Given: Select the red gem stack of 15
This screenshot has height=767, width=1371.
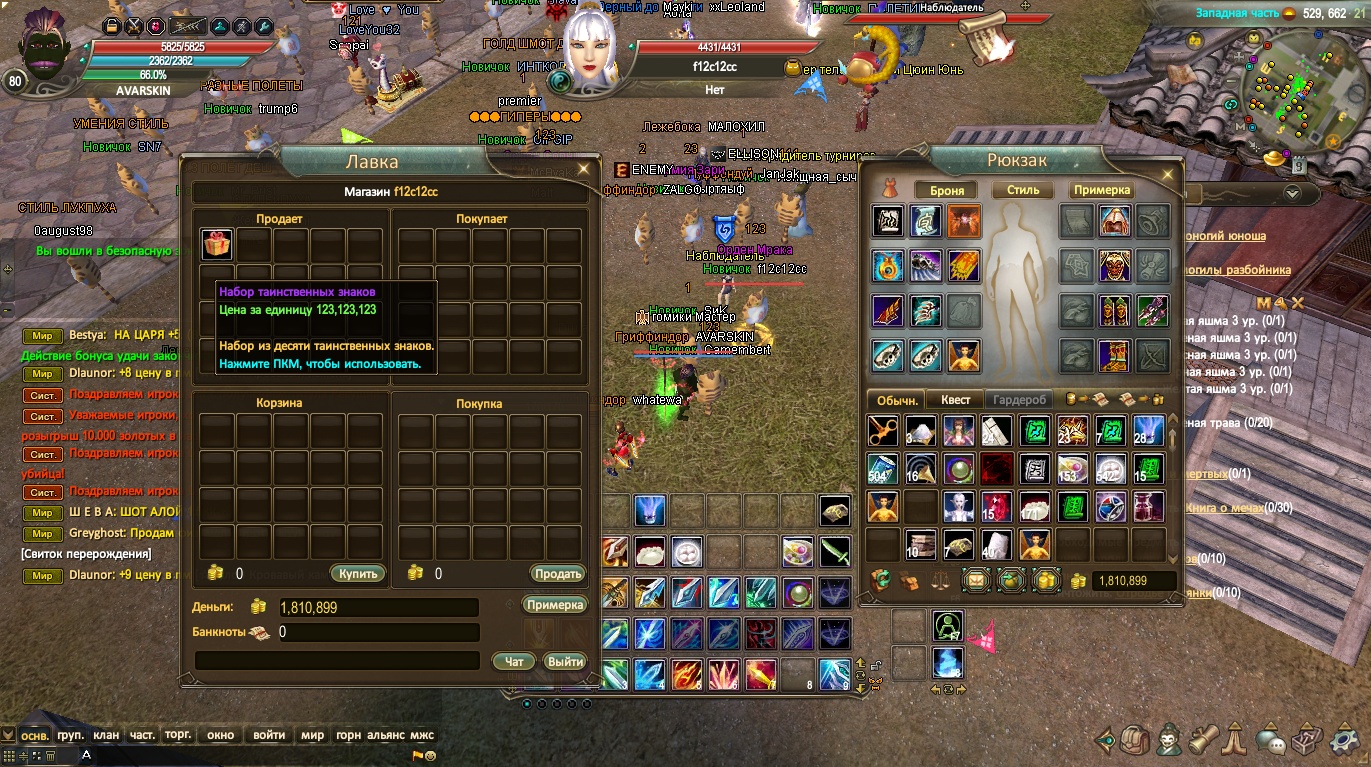Looking at the screenshot, I should click(x=996, y=507).
